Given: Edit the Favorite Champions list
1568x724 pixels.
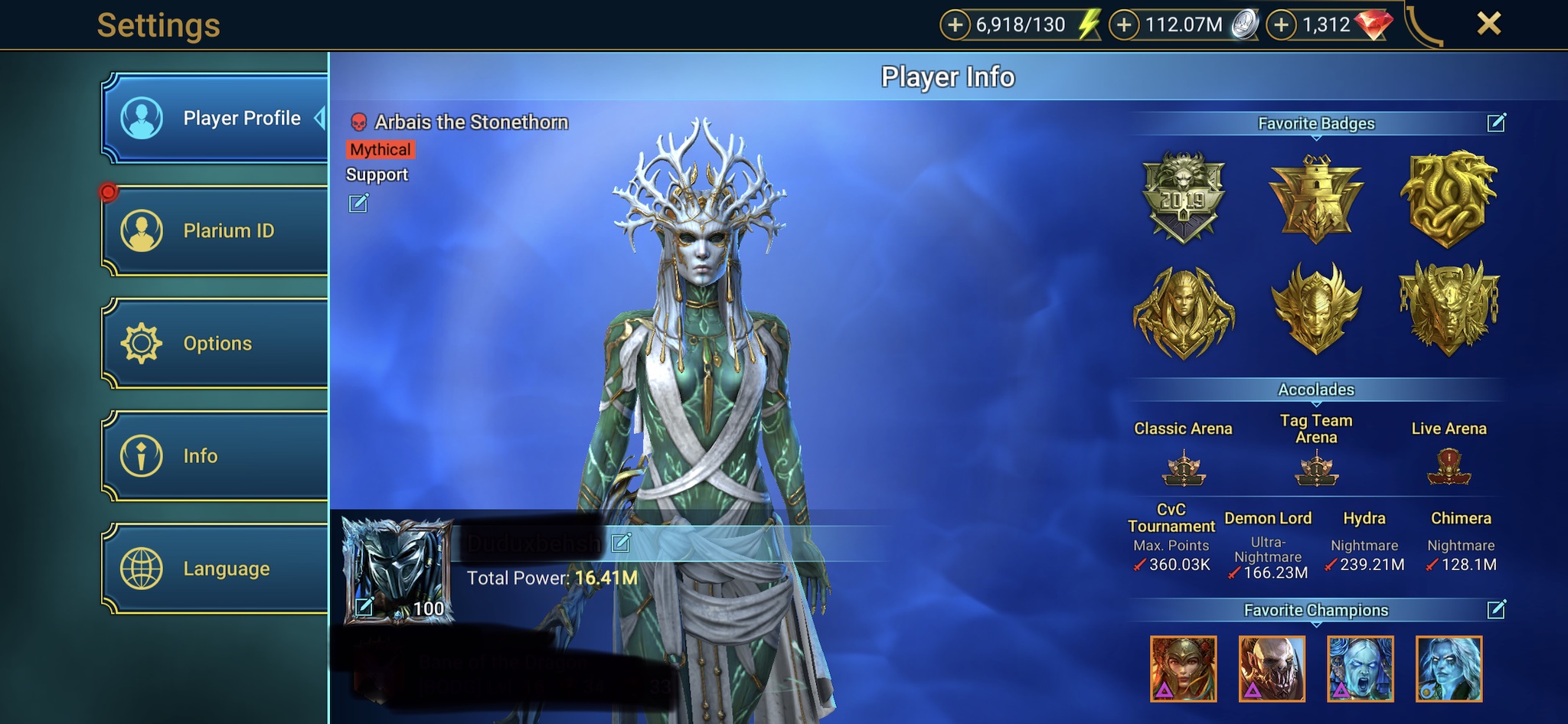Looking at the screenshot, I should tap(1496, 609).
